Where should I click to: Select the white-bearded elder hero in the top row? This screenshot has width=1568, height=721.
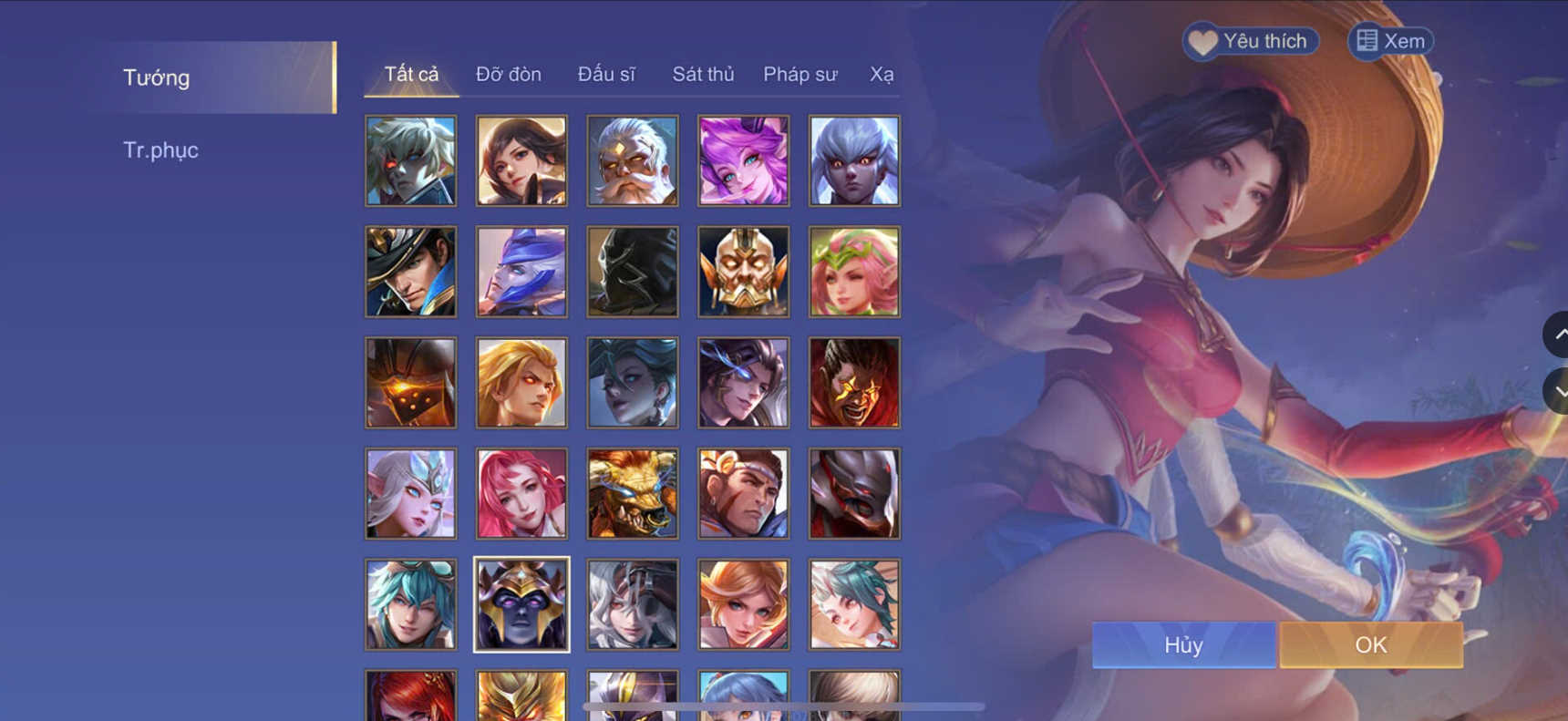click(632, 160)
